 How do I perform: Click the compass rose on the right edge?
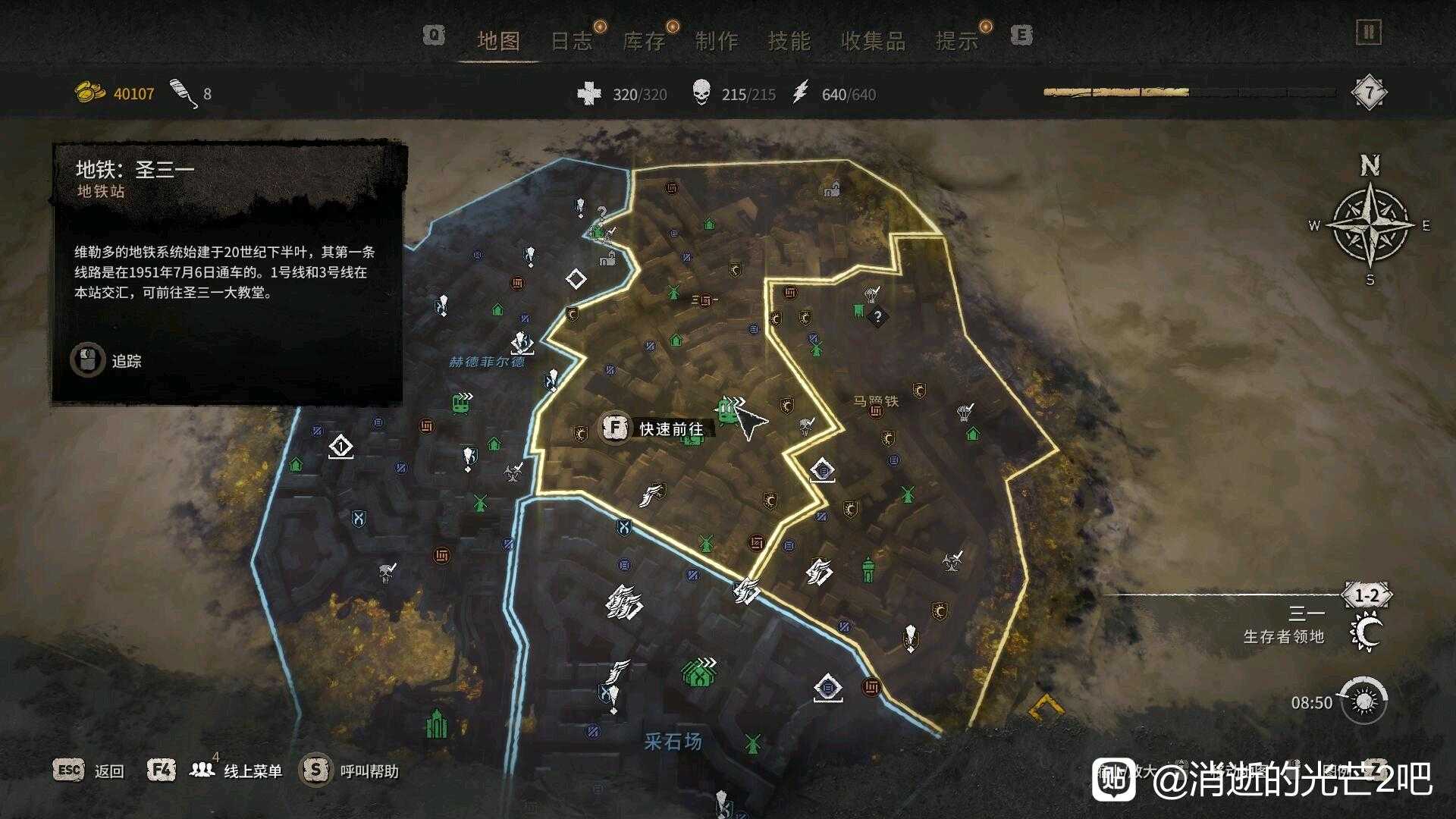1370,227
